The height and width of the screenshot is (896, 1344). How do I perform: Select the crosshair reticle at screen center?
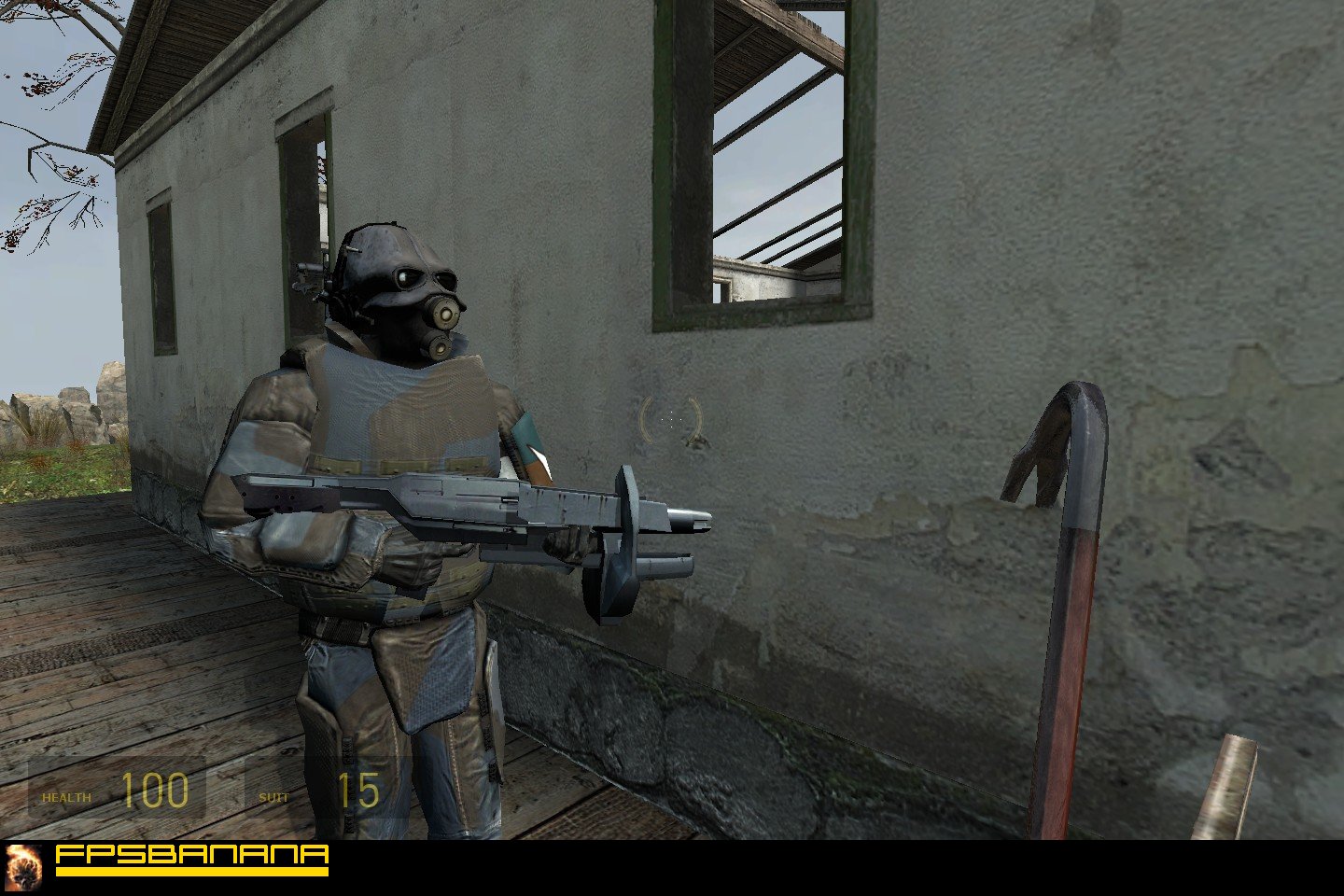point(669,420)
